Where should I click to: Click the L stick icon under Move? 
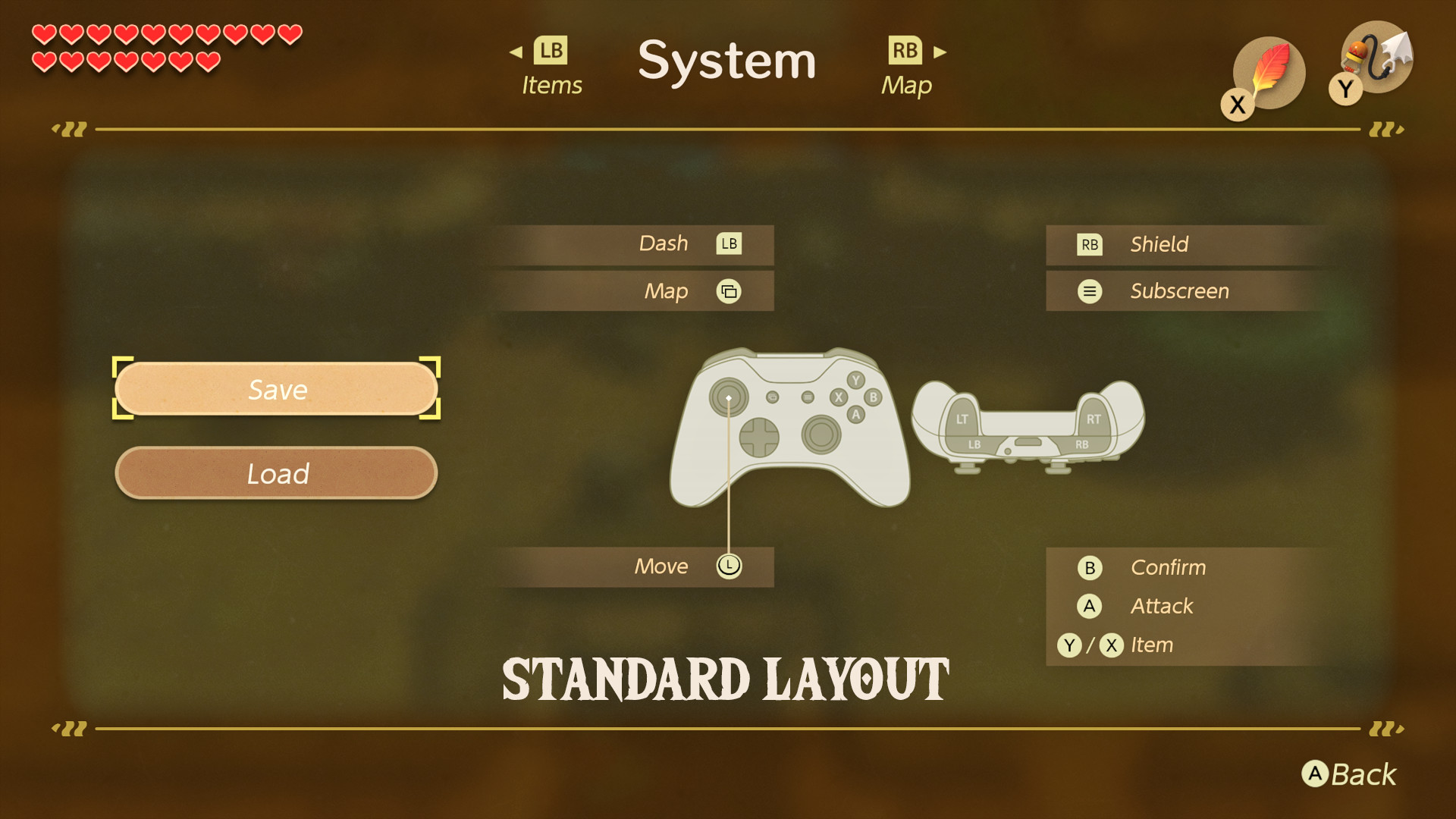point(728,566)
